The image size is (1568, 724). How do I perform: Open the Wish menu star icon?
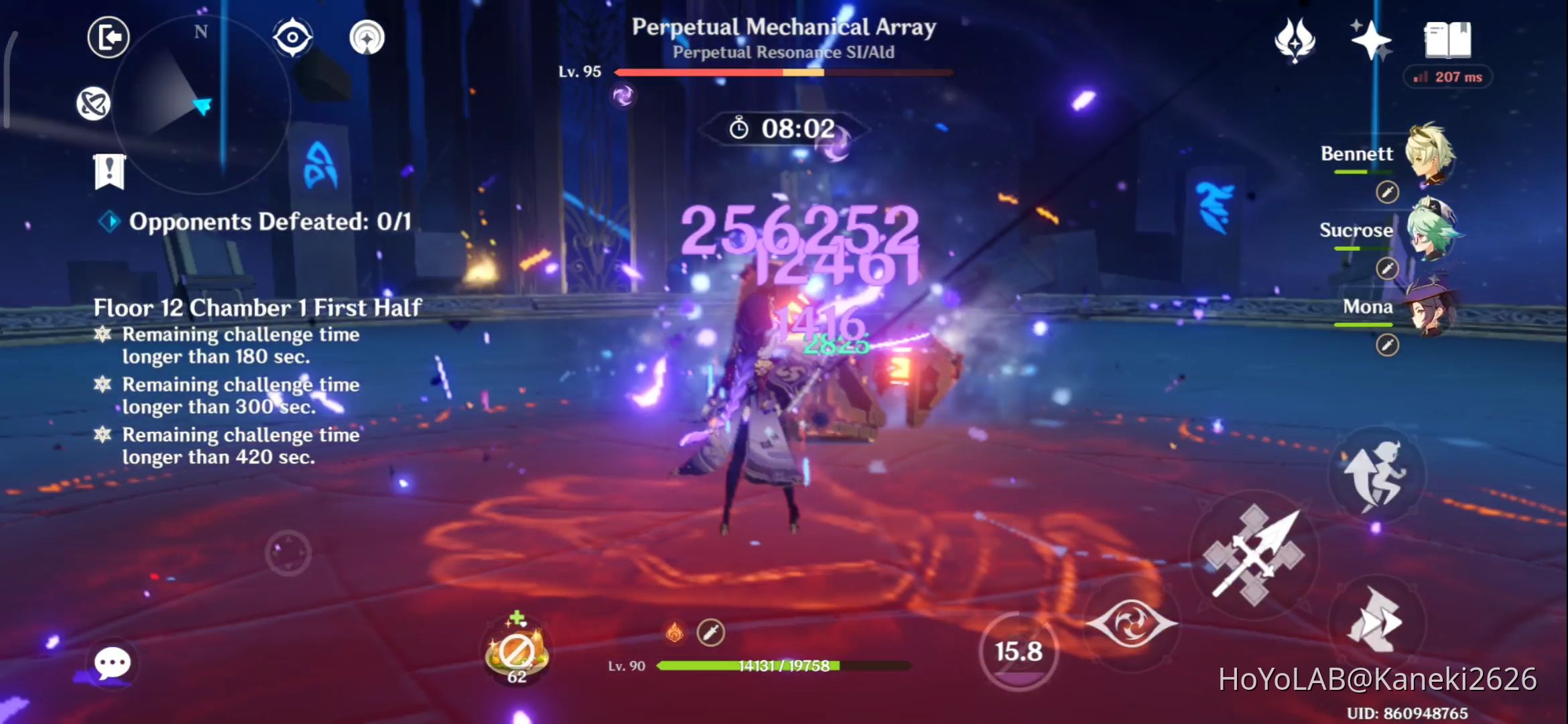click(x=1370, y=42)
